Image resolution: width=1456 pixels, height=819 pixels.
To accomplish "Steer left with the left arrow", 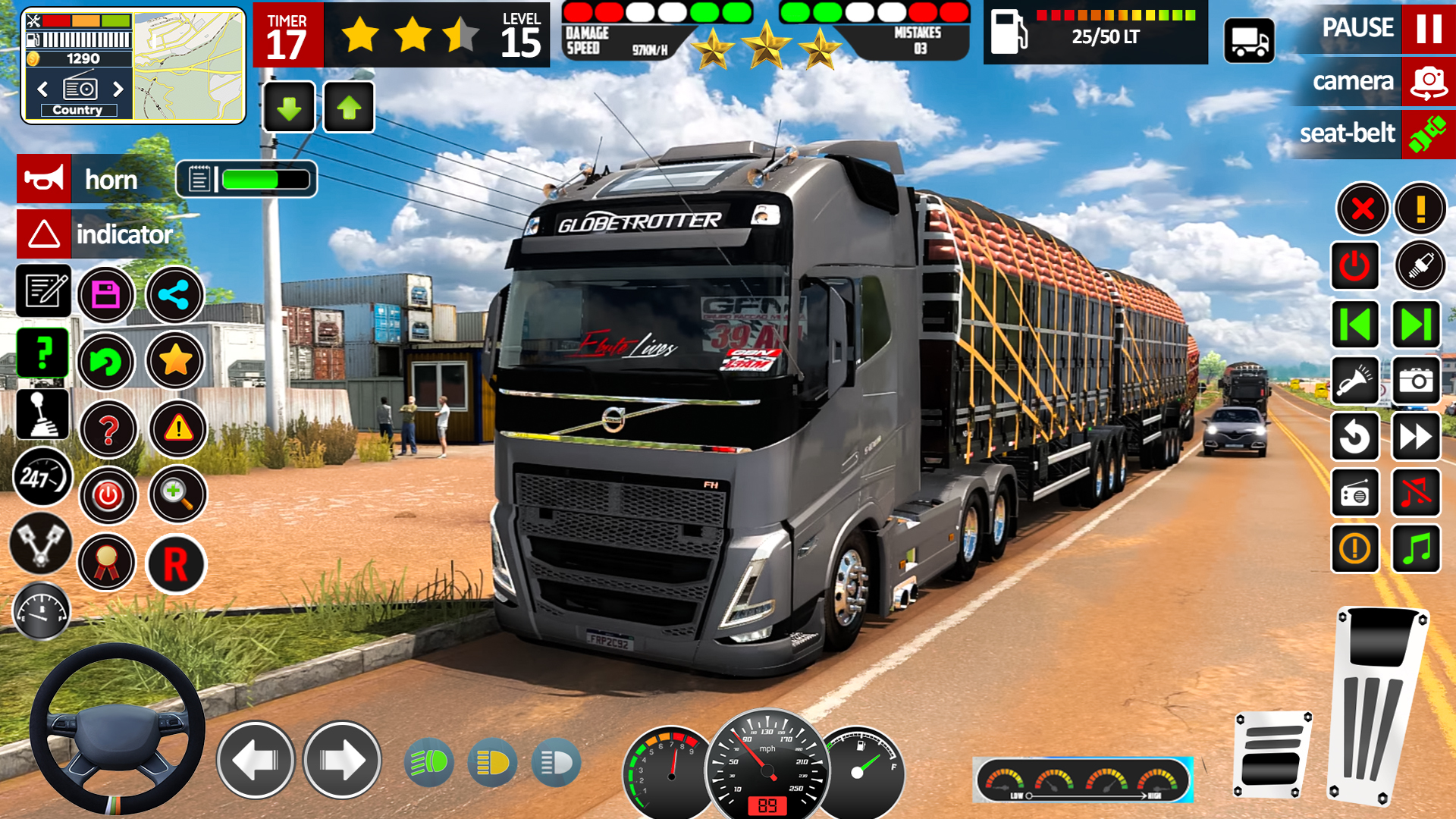I will pos(256,759).
